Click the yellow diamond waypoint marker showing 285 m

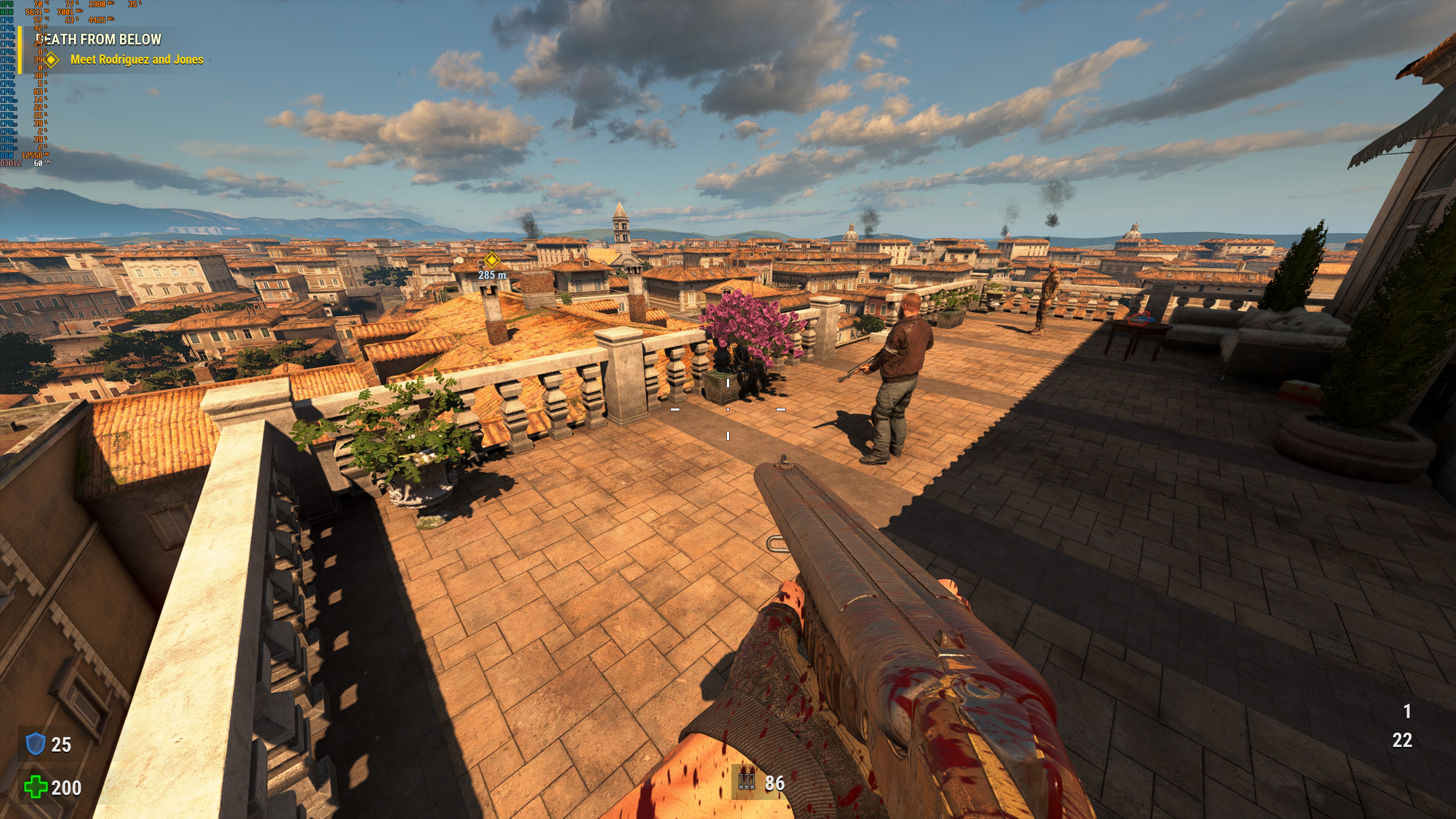click(x=492, y=260)
